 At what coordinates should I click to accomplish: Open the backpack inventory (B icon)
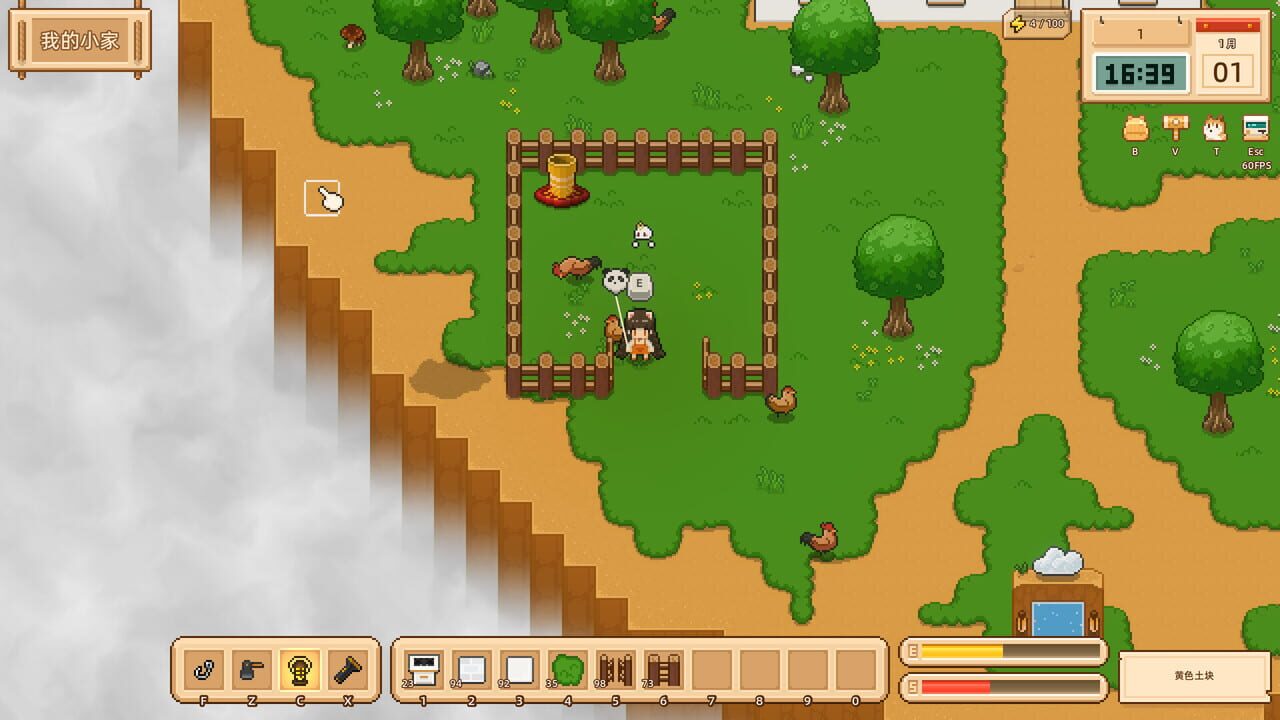tap(1137, 129)
